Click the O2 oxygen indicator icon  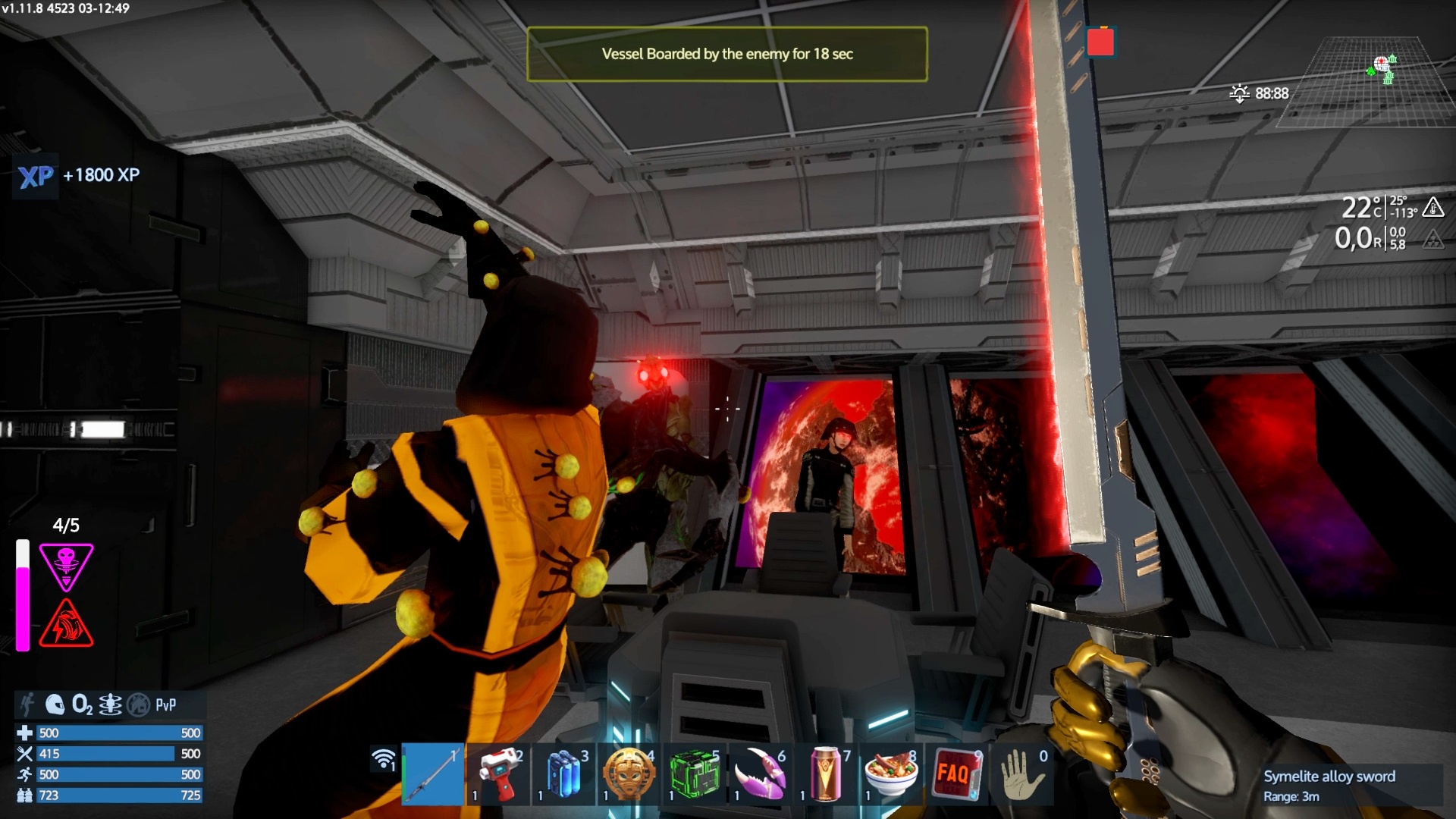(x=82, y=704)
